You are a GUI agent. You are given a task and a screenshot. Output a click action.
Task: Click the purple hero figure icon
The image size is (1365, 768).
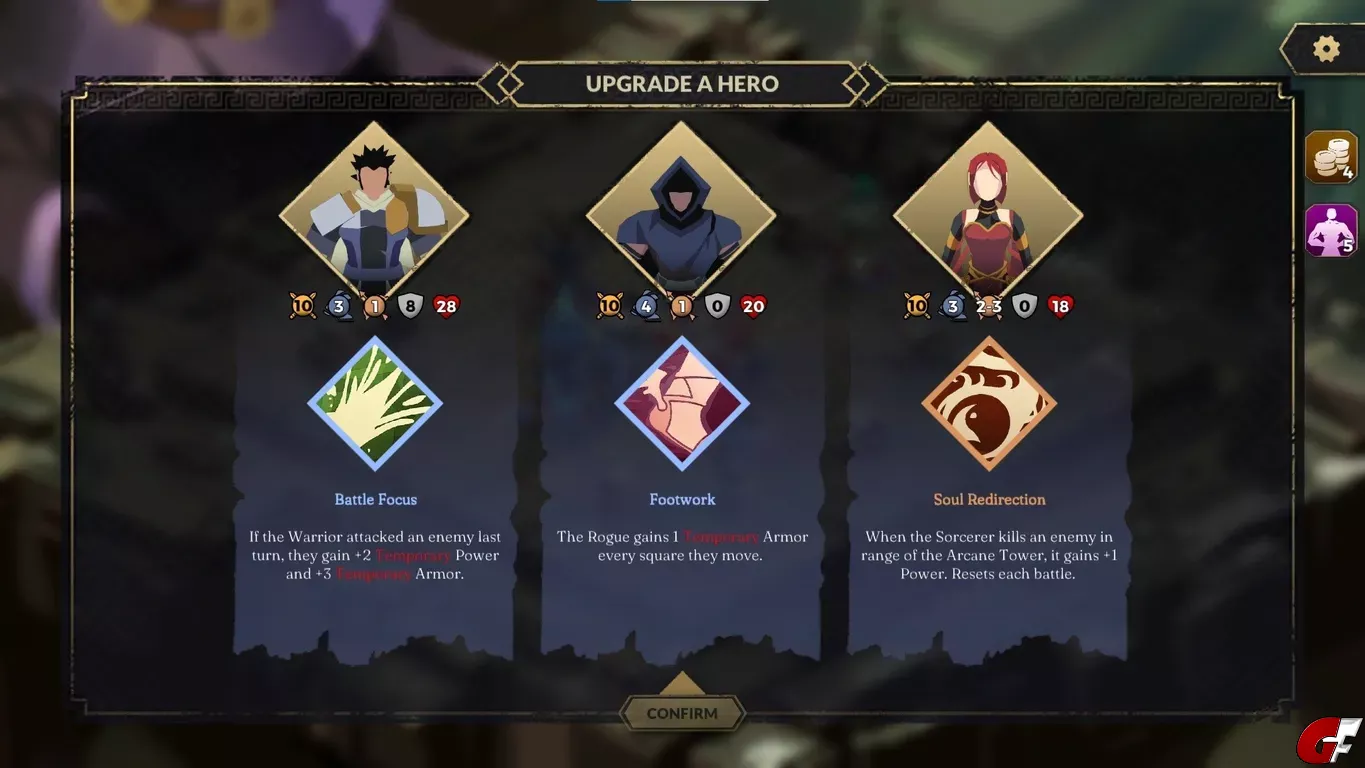1331,230
